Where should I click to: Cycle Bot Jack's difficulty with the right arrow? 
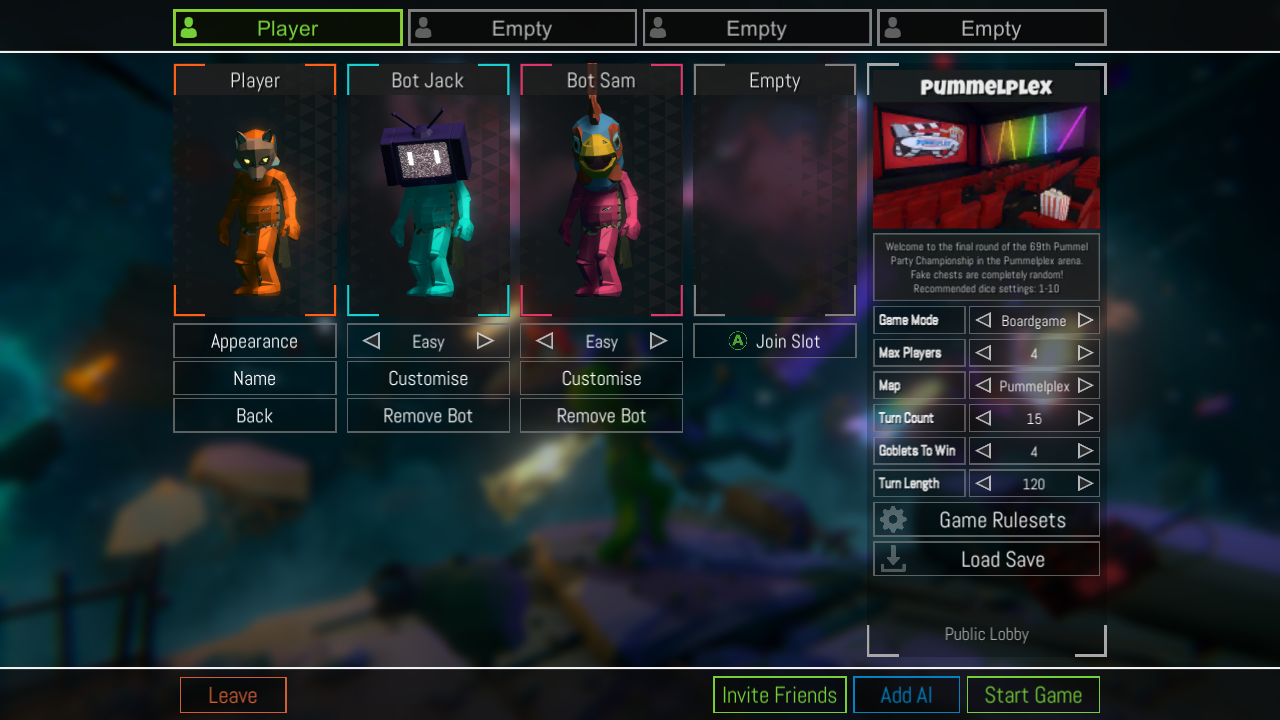485,341
